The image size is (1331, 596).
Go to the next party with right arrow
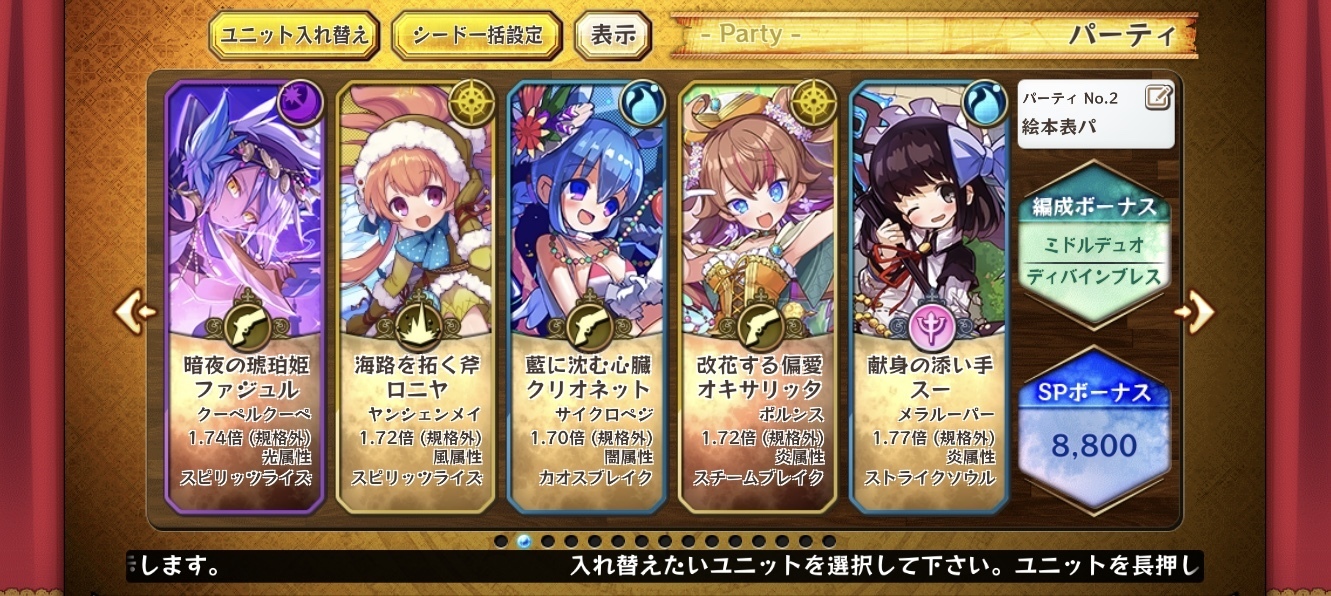[x=1196, y=312]
